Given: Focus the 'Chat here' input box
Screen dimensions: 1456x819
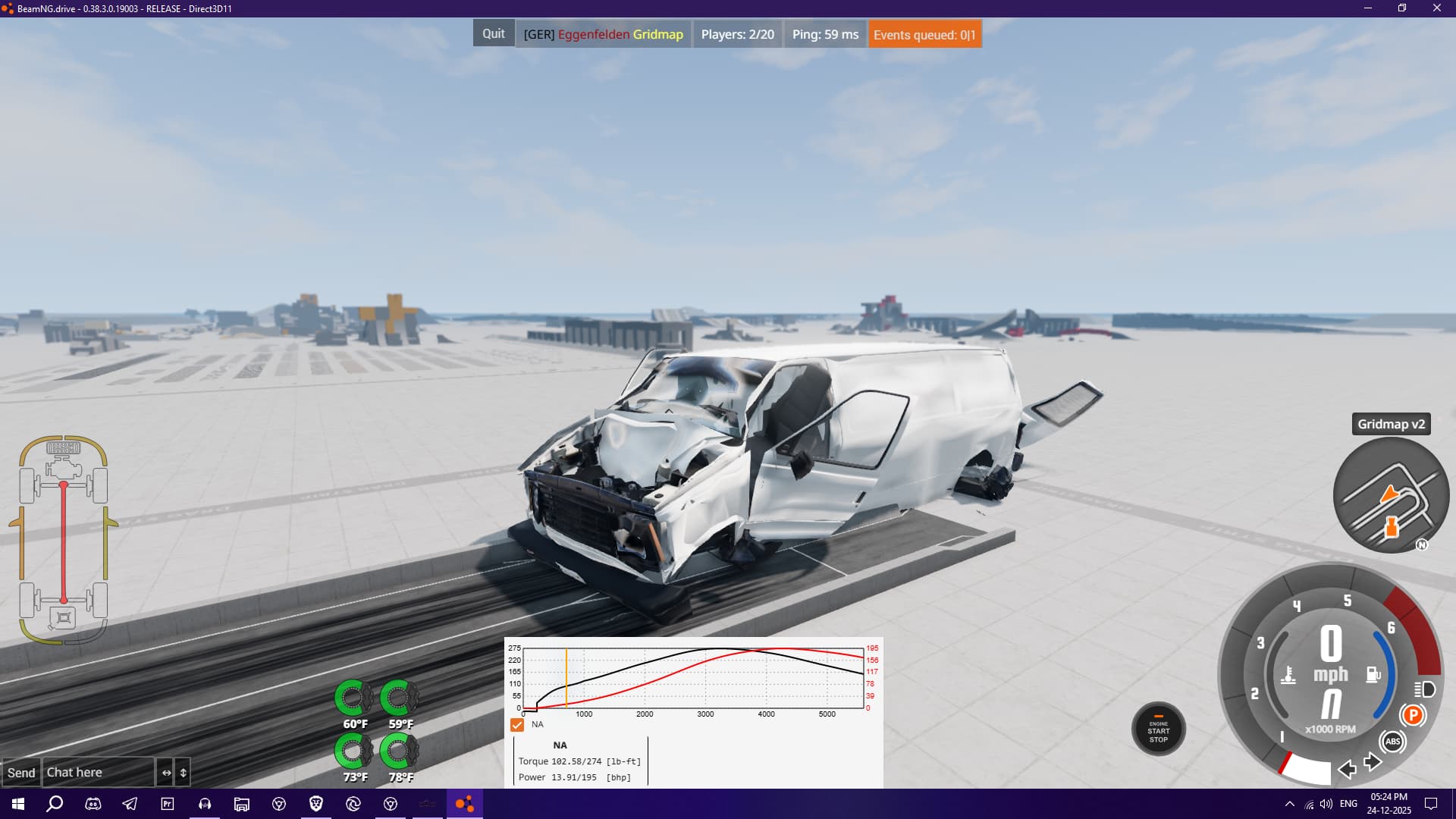Looking at the screenshot, I should (98, 773).
